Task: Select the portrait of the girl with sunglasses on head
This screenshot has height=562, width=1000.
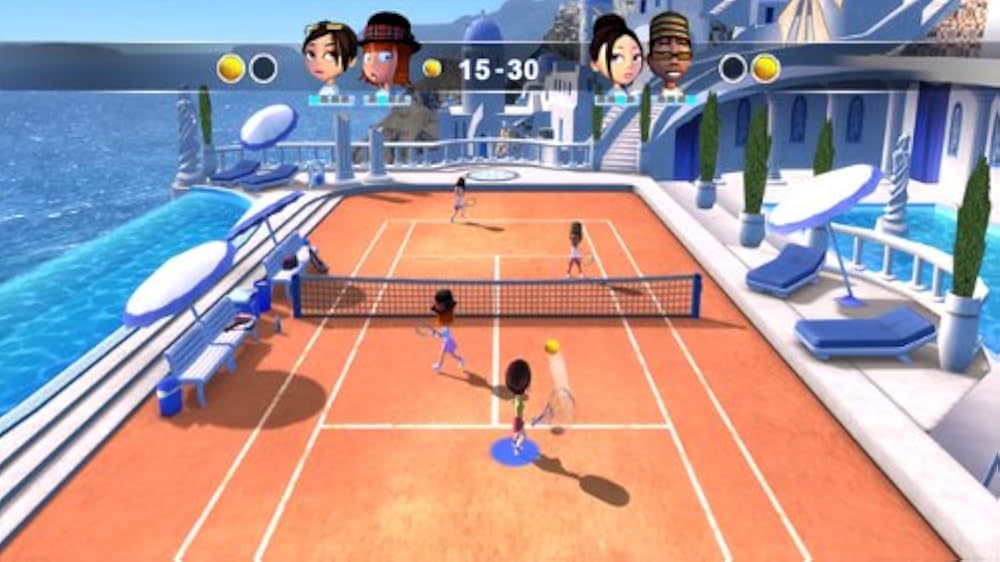Action: coord(329,56)
